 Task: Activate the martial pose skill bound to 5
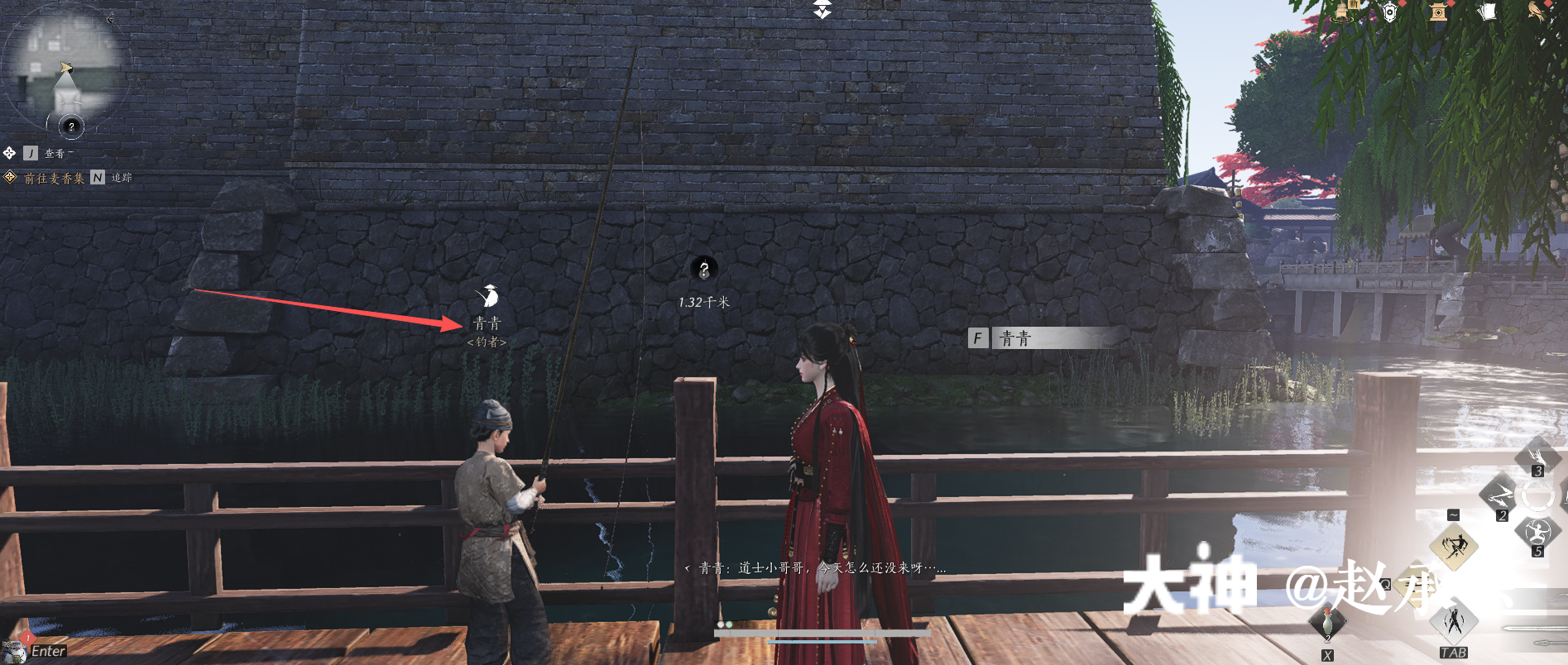coord(1537,532)
